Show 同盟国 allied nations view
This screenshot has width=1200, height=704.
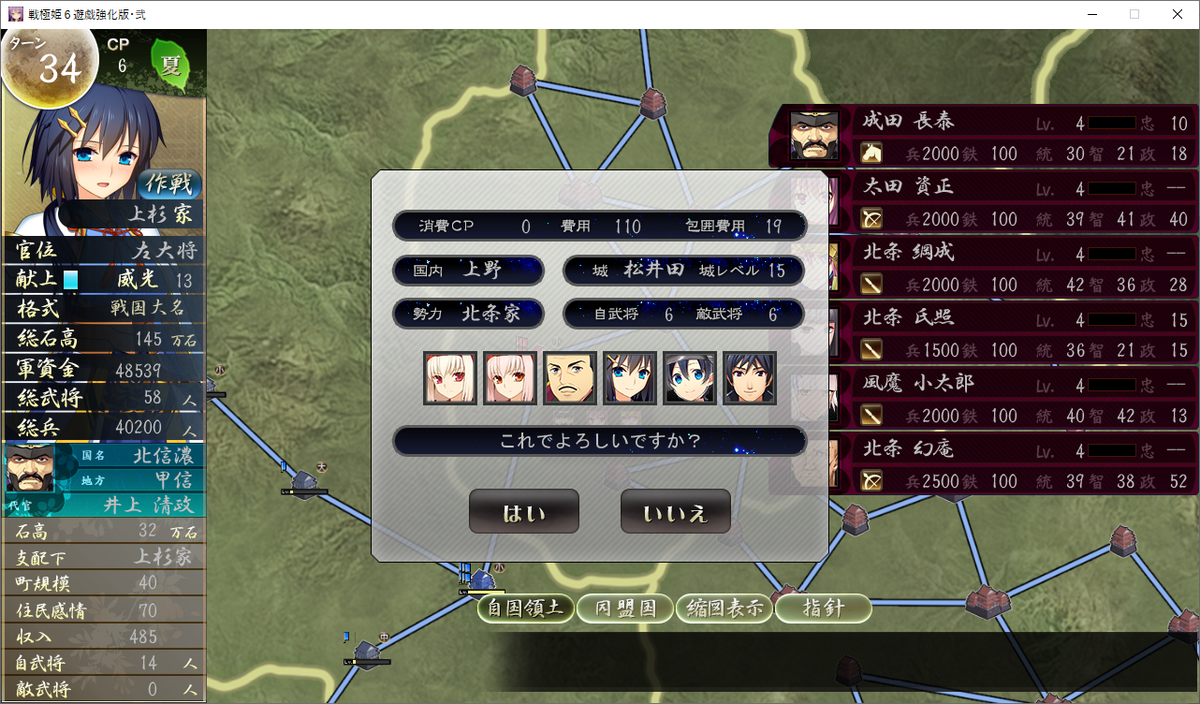pyautogui.click(x=626, y=608)
